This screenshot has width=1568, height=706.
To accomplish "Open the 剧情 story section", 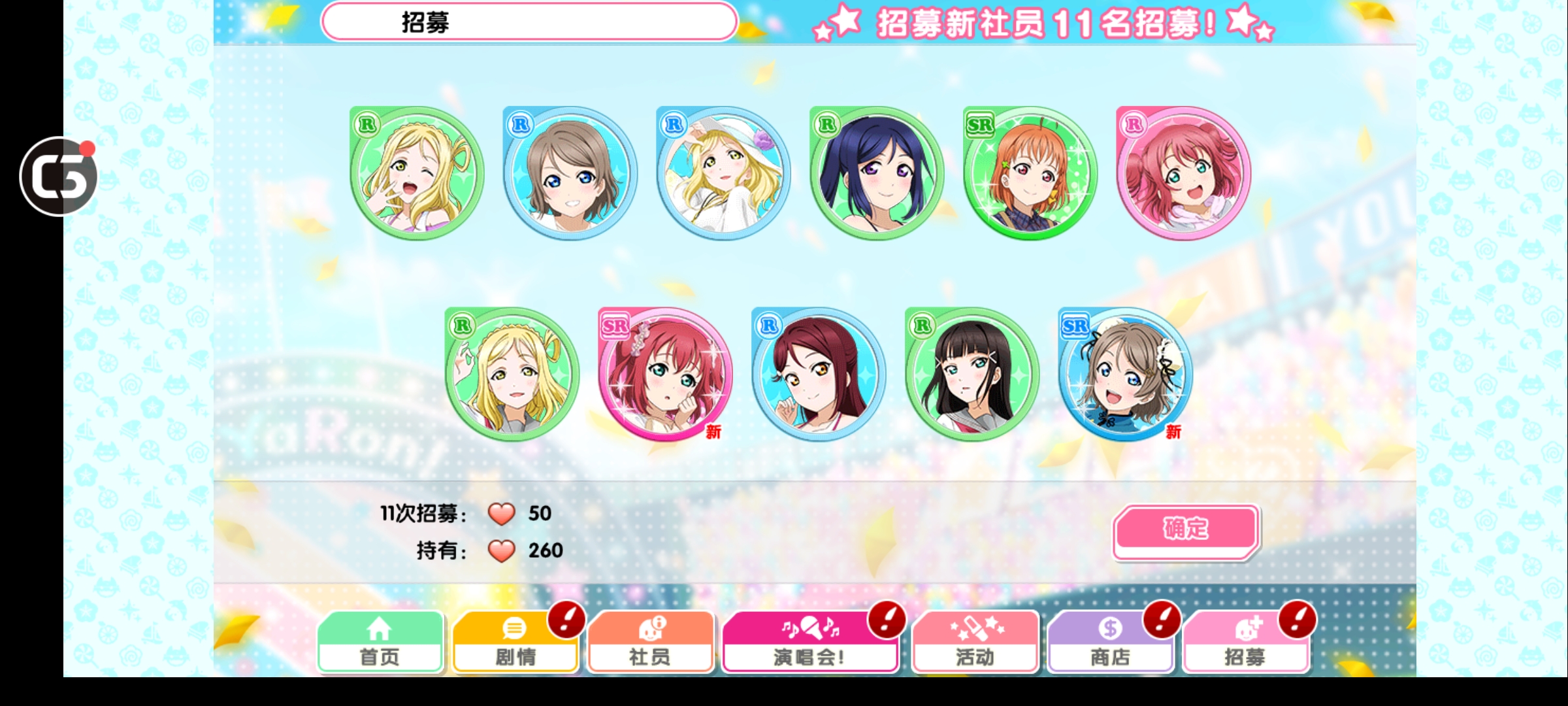I will pos(515,643).
